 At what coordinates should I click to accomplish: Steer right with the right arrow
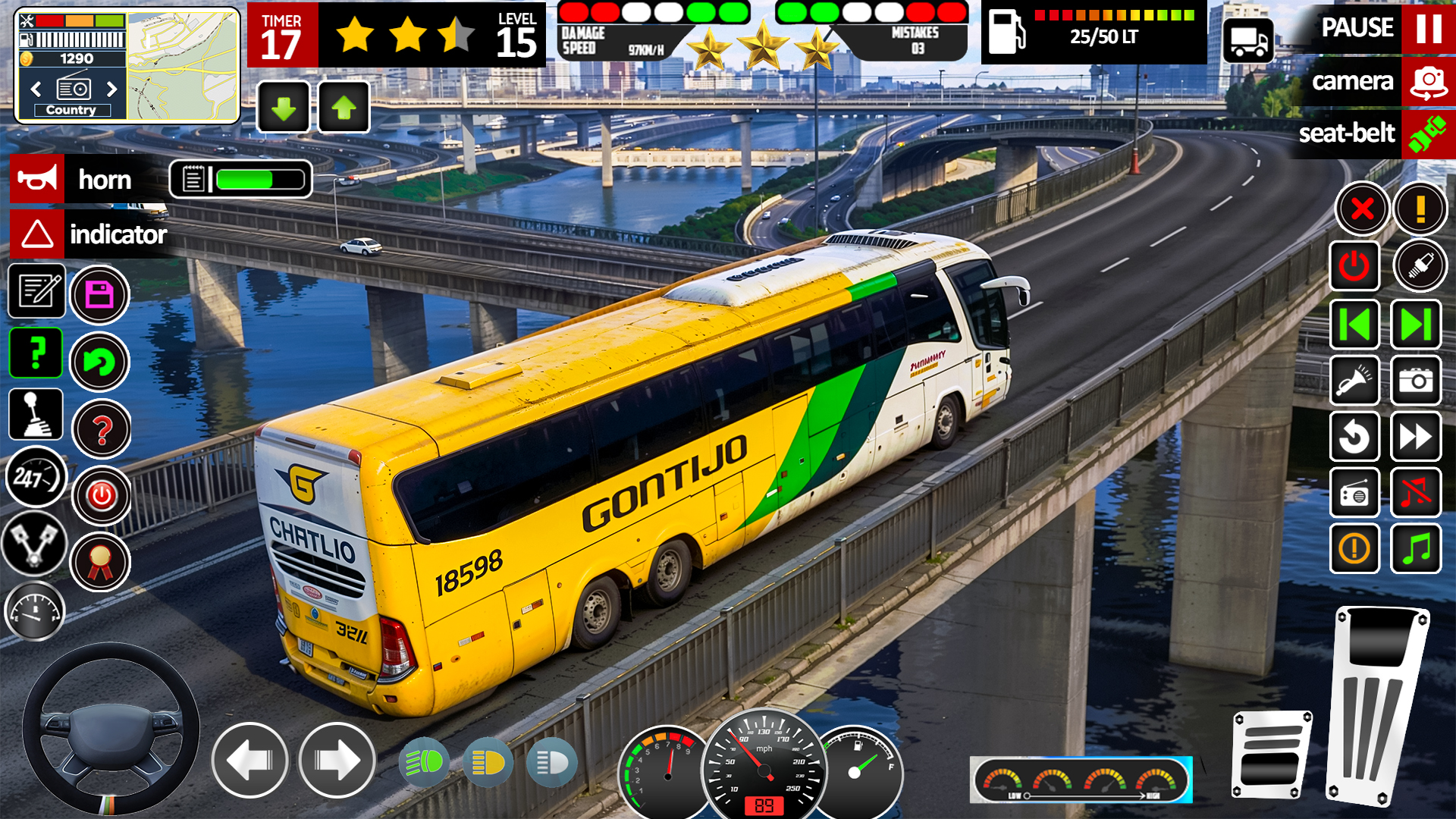point(337,761)
